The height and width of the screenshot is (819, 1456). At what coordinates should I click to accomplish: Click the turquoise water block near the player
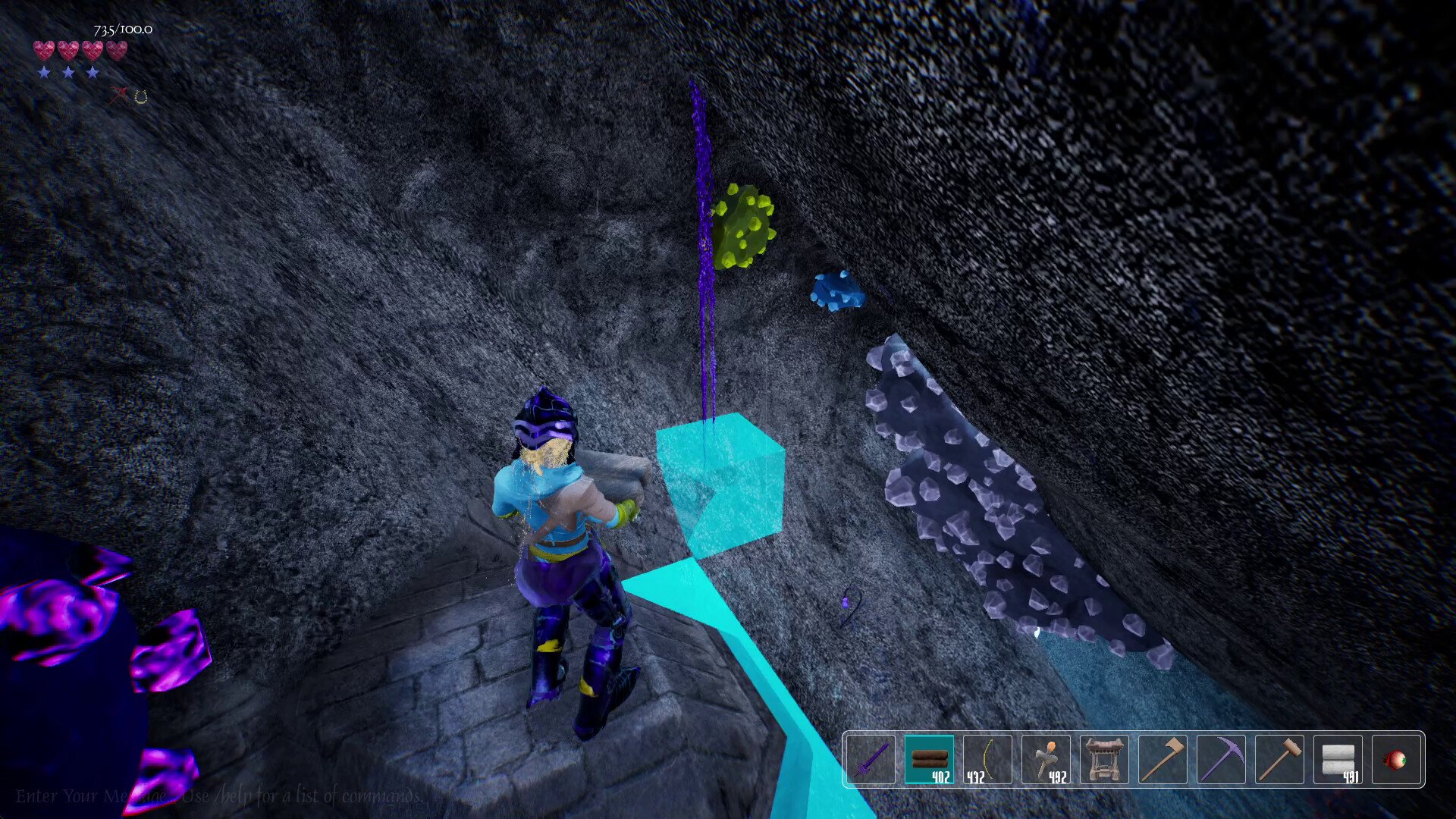(720, 485)
